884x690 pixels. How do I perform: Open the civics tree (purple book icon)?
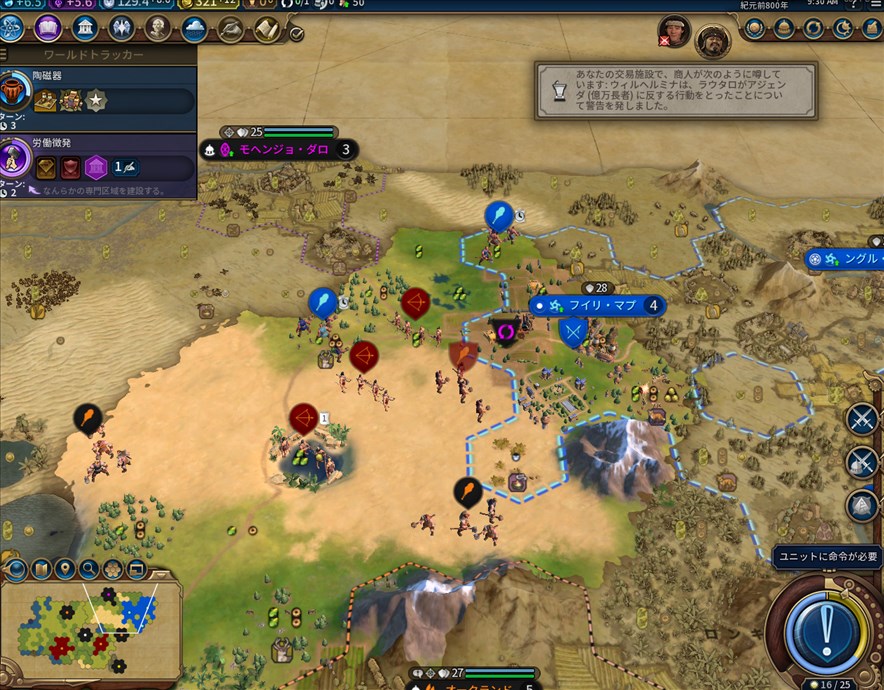point(48,28)
